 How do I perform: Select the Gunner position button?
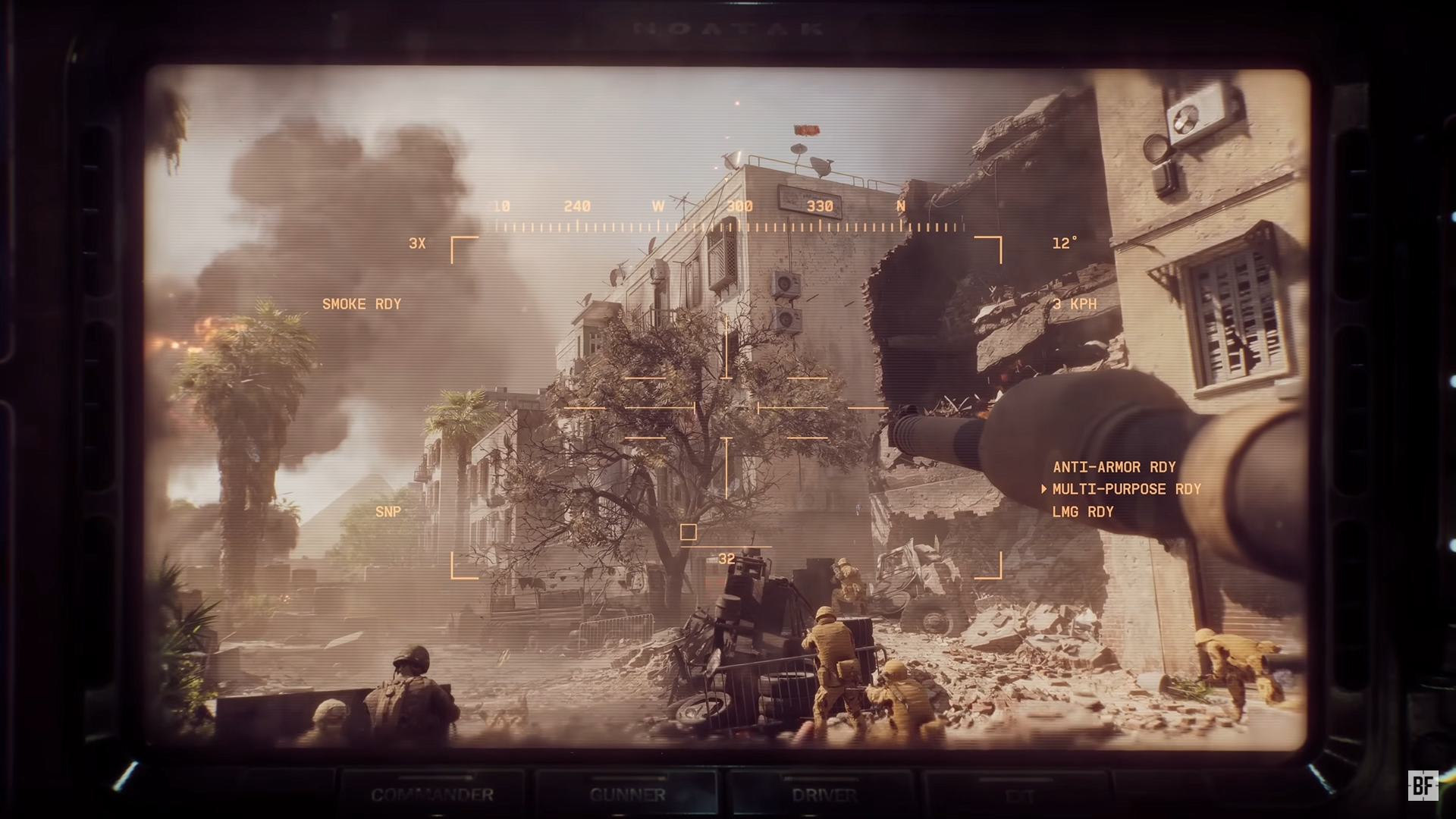pyautogui.click(x=627, y=795)
